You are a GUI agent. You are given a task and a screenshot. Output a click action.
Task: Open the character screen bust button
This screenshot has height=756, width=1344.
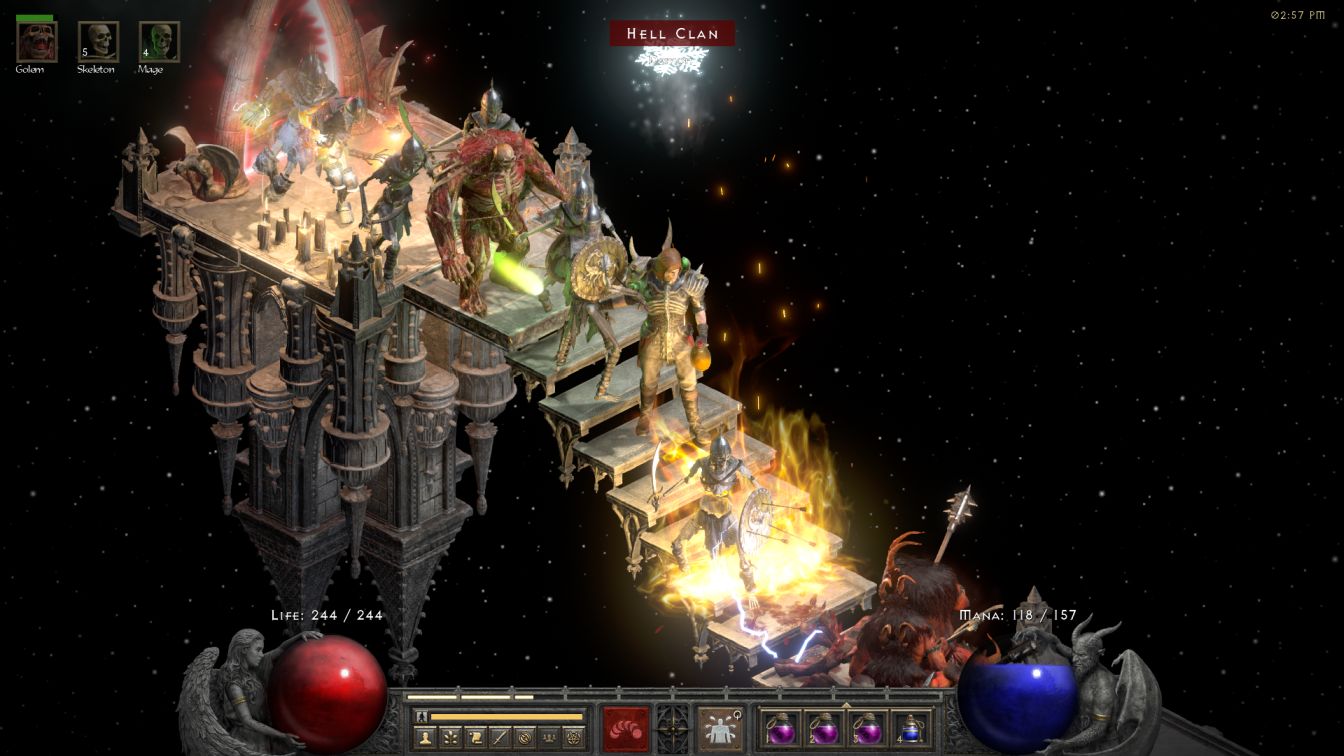423,737
